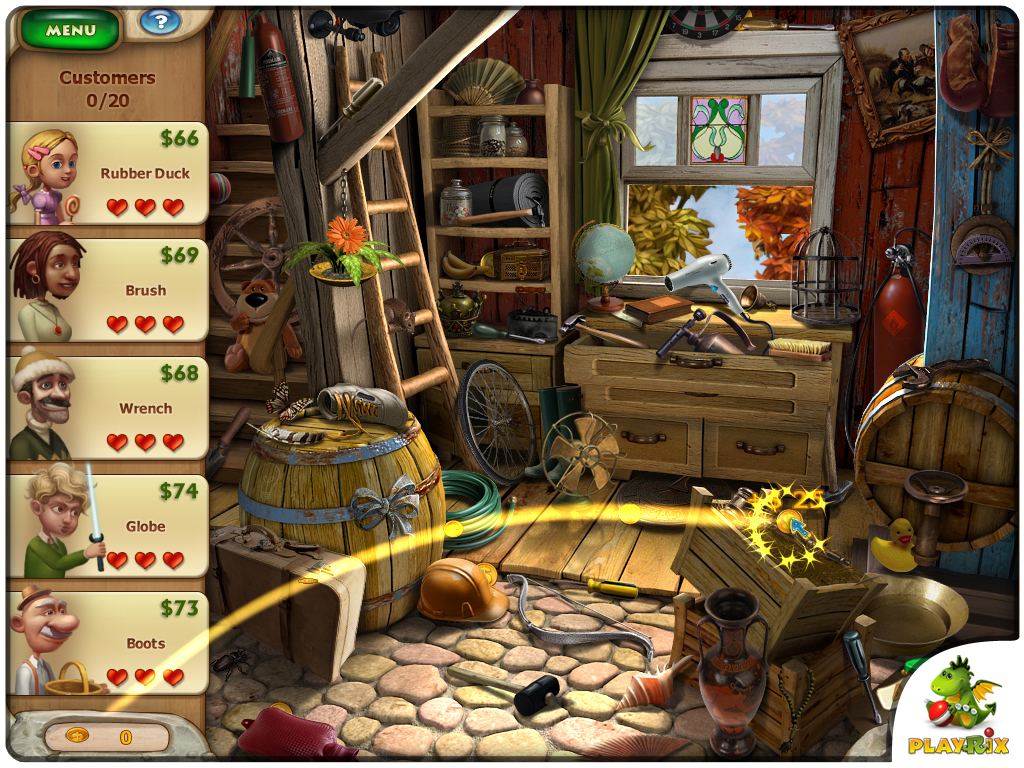Select the Rubber Duck customer card
This screenshot has width=1024, height=768.
tap(108, 173)
